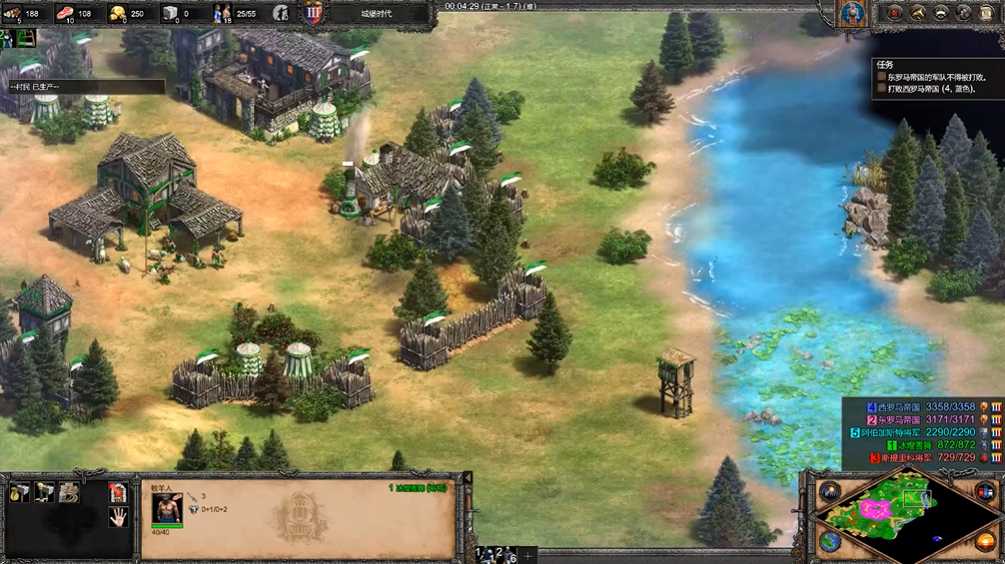
Task: Open the crossed swords diplomacy button
Action: pos(917,13)
